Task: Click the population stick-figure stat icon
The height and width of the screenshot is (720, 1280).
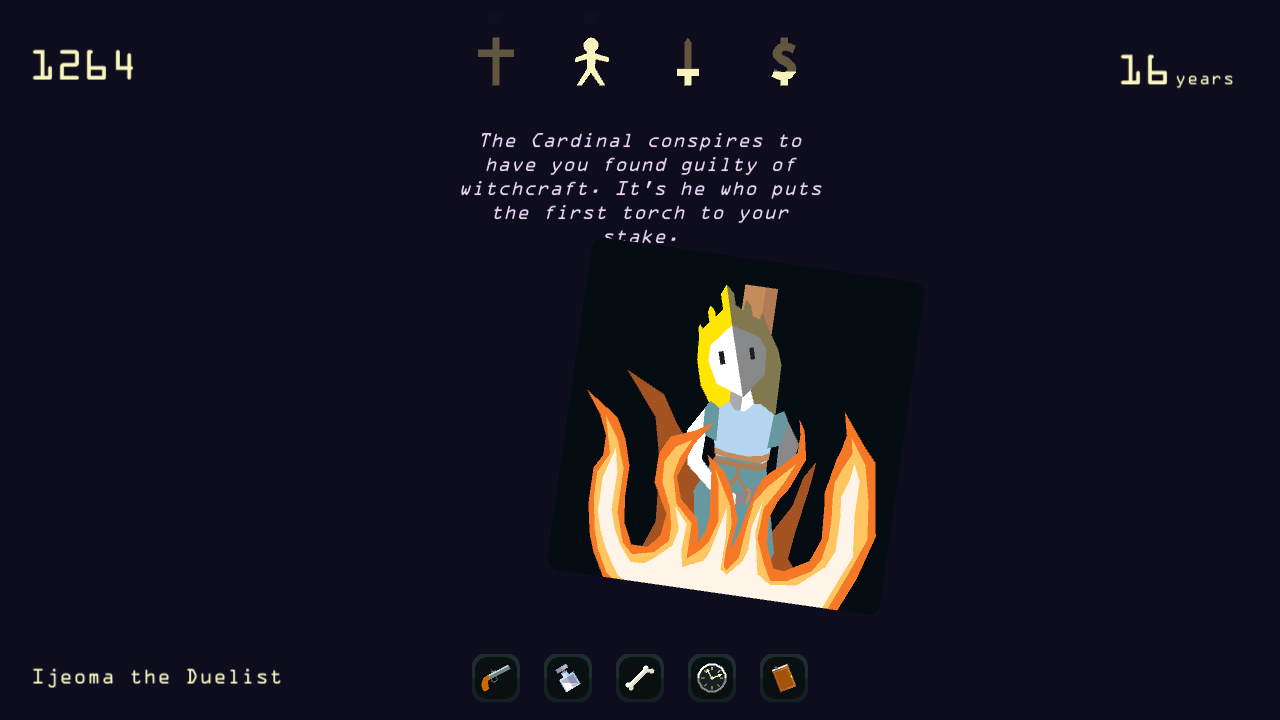Action: 593,62
